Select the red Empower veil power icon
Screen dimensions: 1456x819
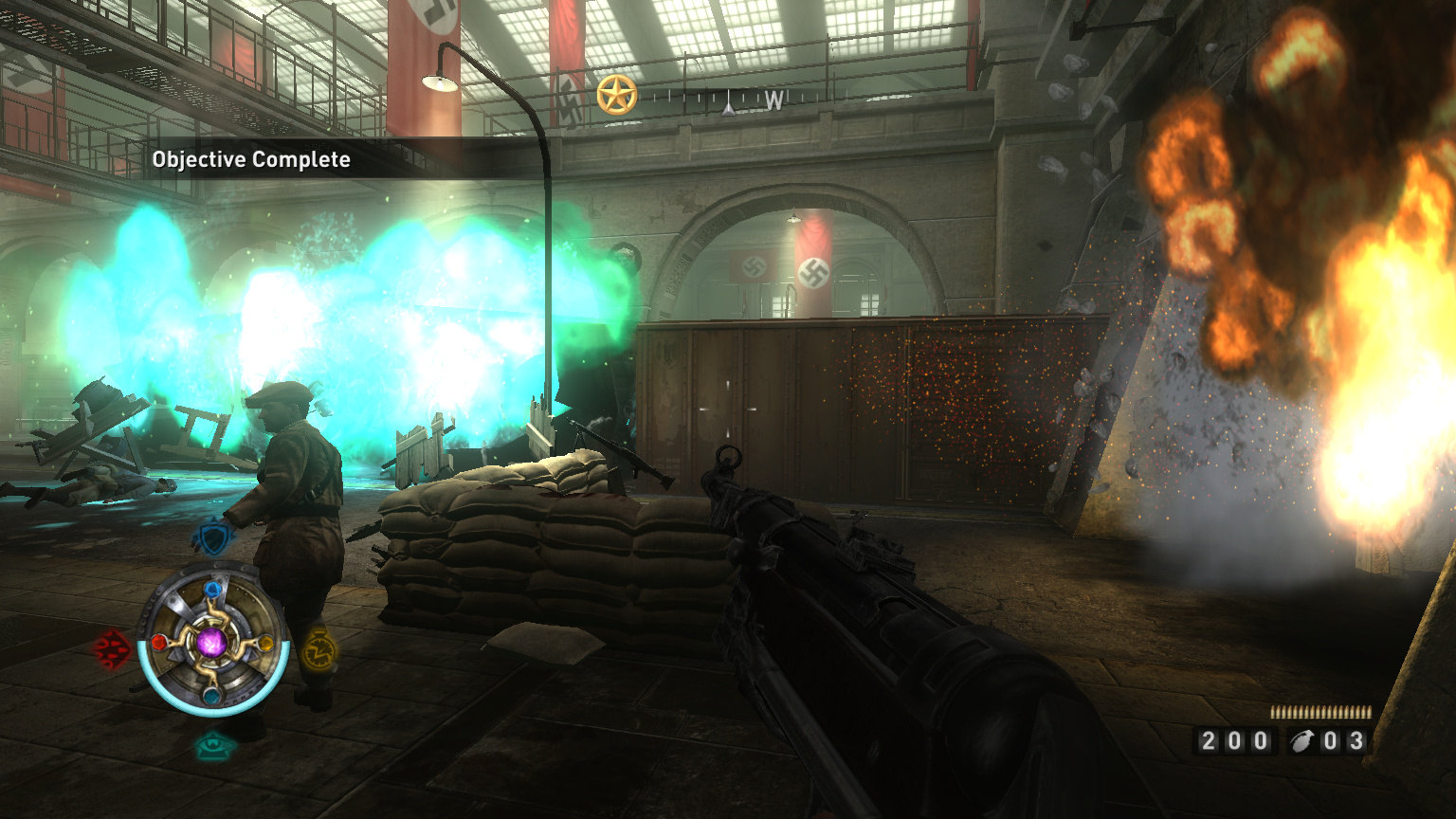(x=112, y=649)
